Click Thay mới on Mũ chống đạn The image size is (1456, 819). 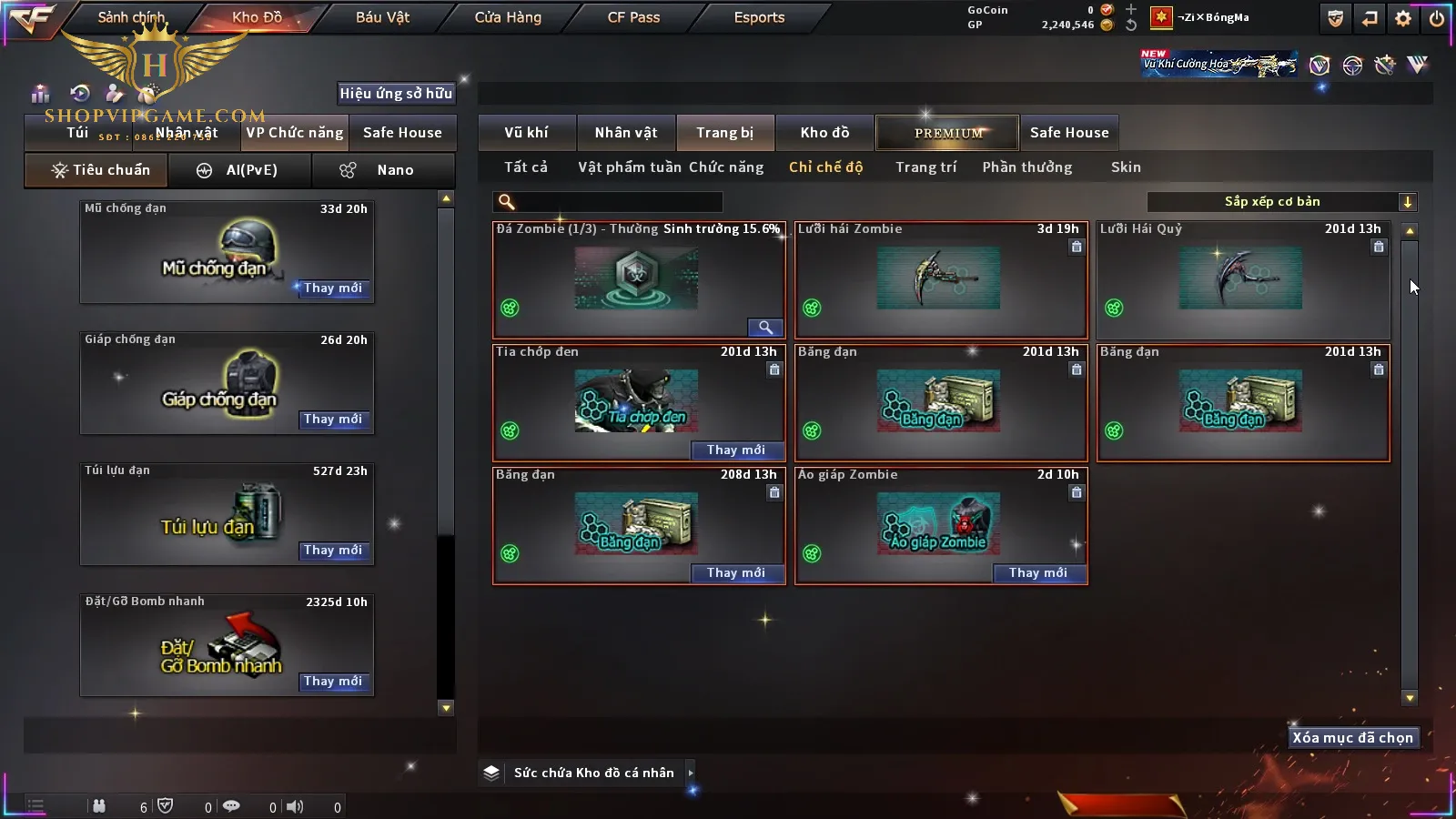(333, 288)
